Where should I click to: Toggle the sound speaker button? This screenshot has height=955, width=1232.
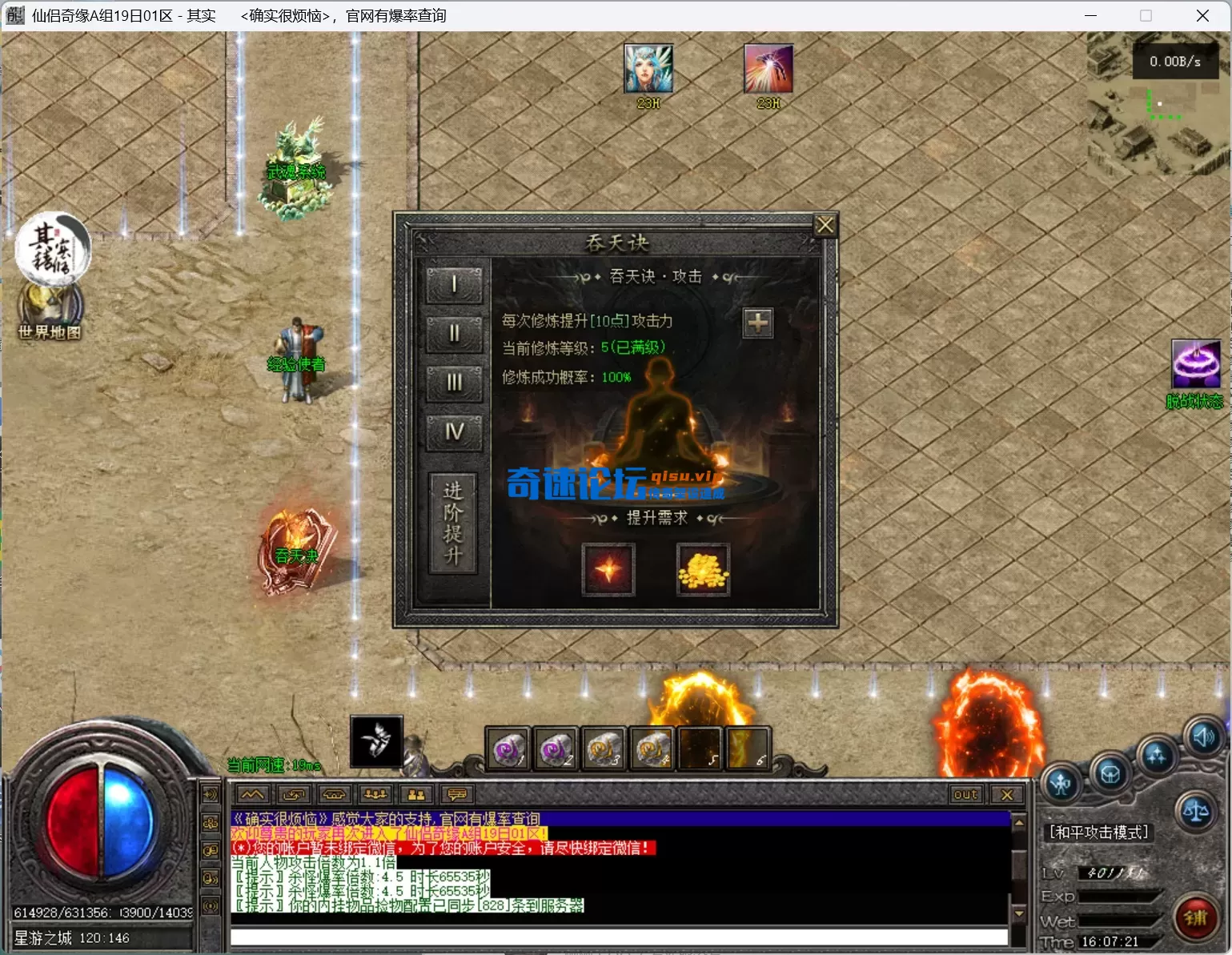pos(1204,737)
